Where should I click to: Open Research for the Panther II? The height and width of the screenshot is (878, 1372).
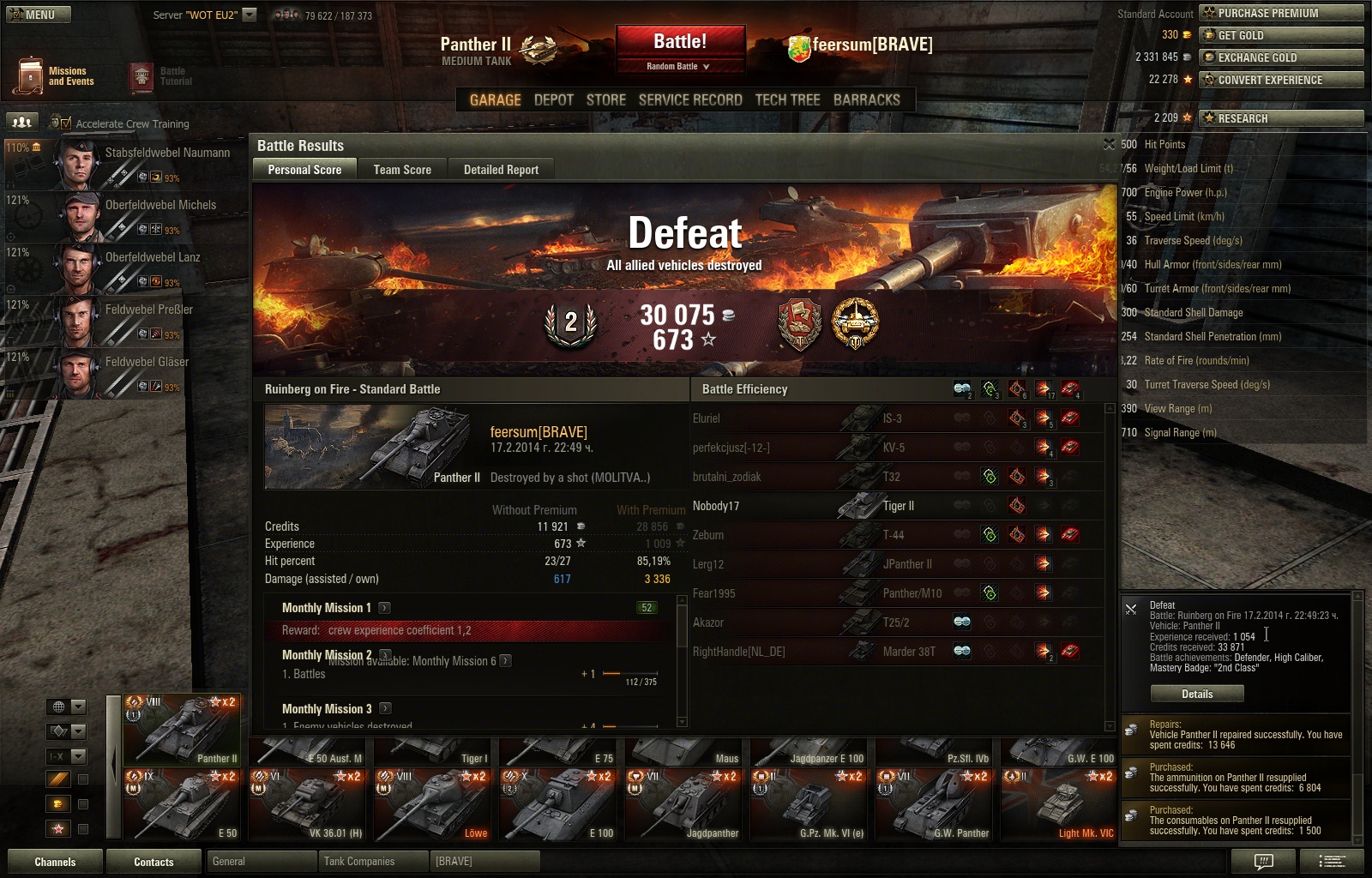tap(1281, 118)
